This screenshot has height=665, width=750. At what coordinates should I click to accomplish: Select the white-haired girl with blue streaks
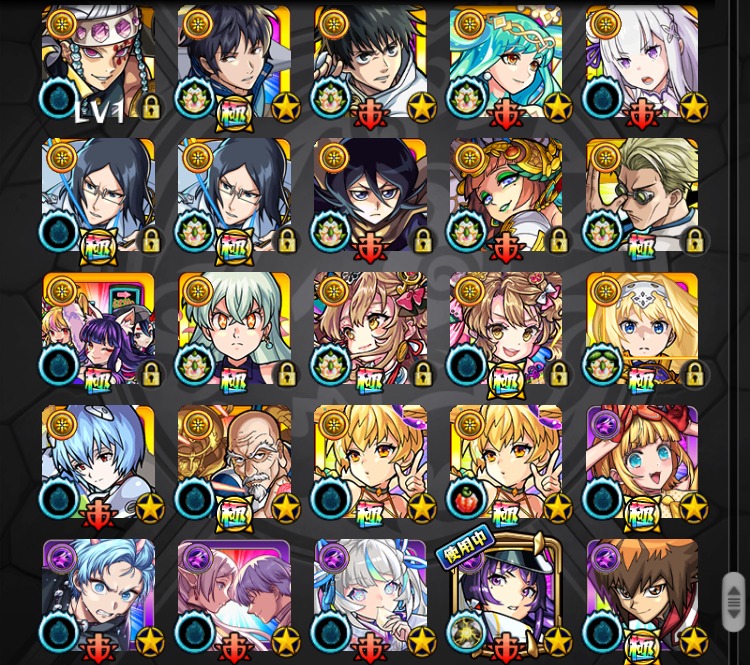pos(370,597)
